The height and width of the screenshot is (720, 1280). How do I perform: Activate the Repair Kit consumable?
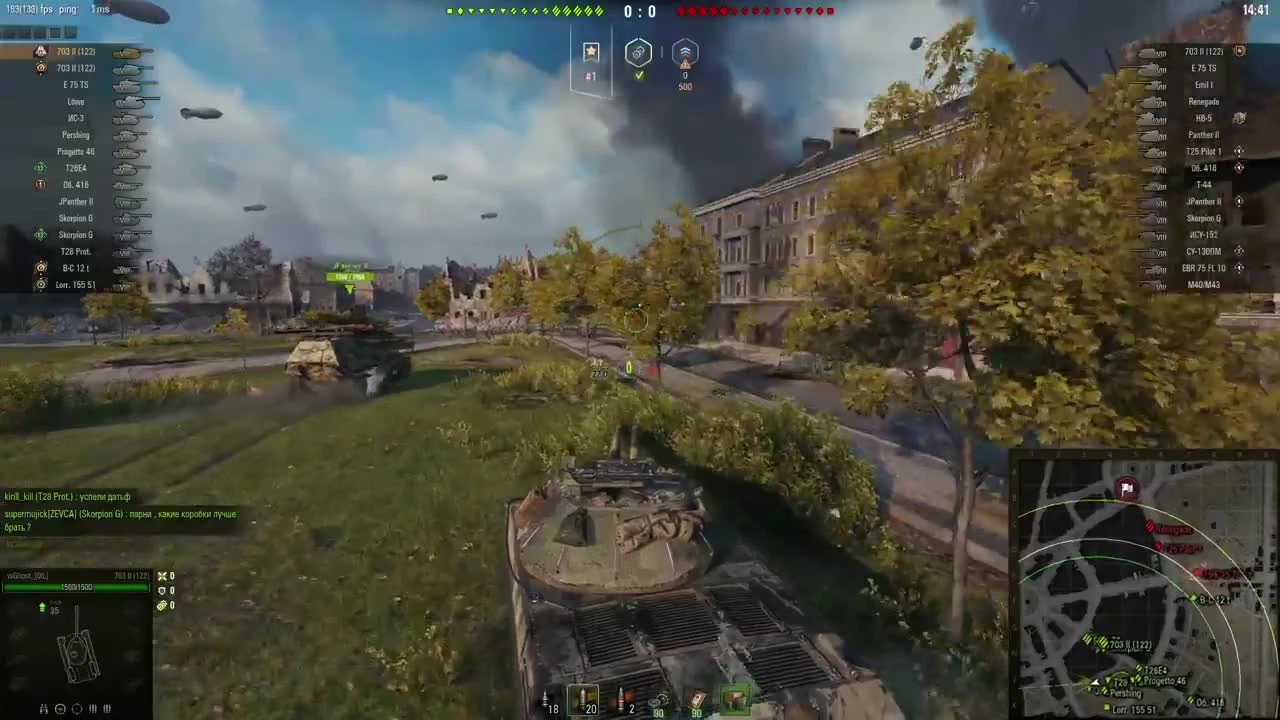click(x=659, y=698)
